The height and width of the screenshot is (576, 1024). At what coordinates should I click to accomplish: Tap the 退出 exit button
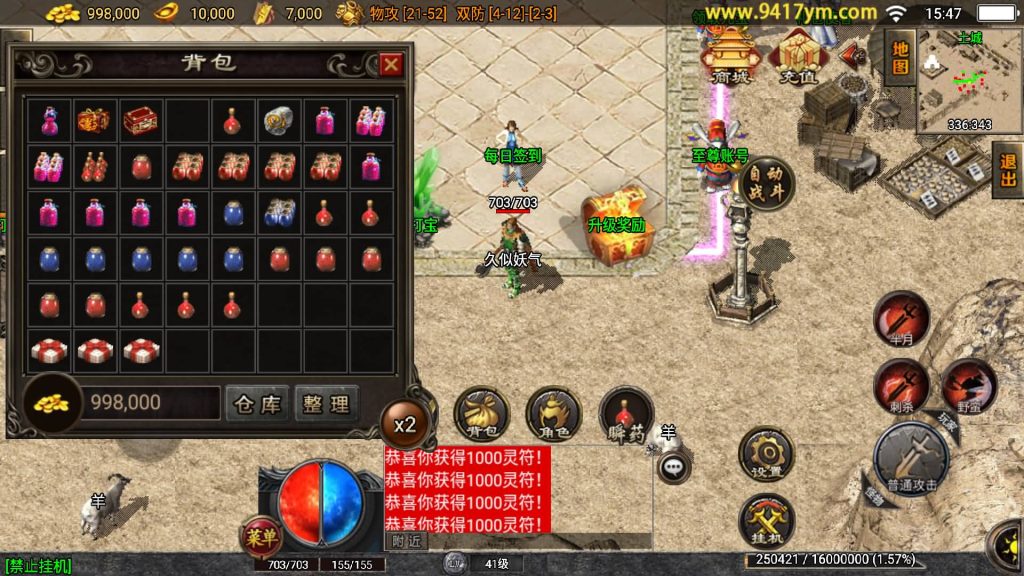click(x=1008, y=172)
